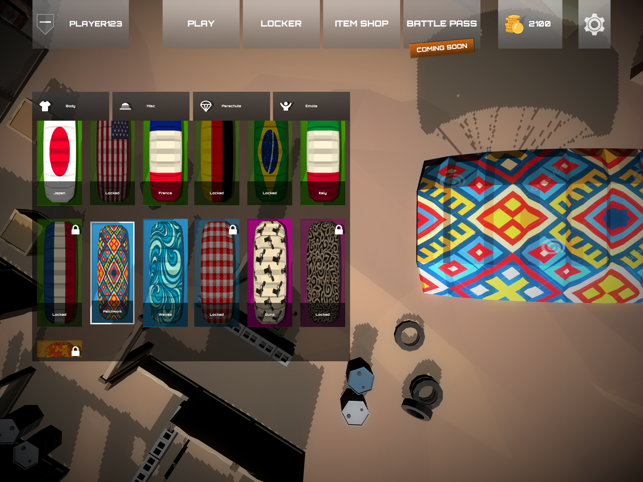Screen dimensions: 643x482
Task: Start a match with the Play button
Action: pos(201,24)
